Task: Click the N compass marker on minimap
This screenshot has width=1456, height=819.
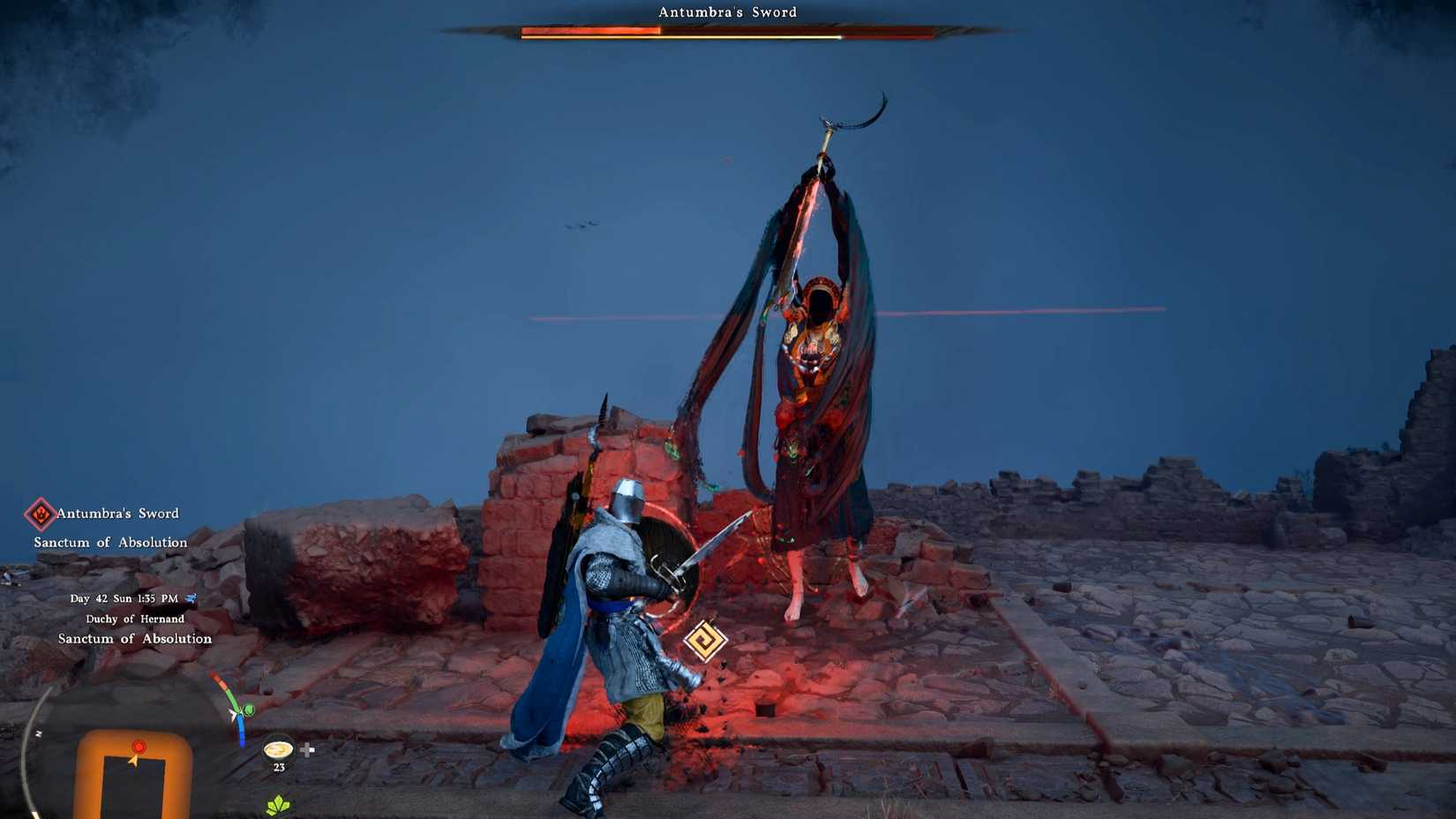Action: (39, 733)
